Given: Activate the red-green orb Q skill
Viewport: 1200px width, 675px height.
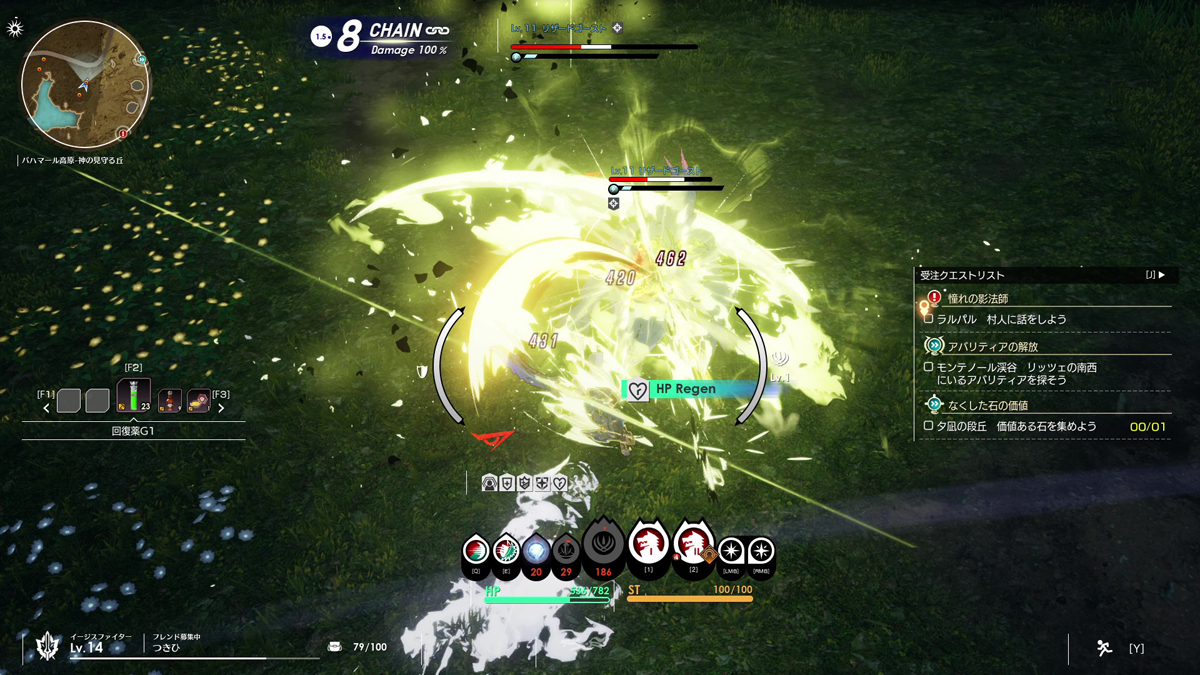Looking at the screenshot, I should [x=476, y=553].
